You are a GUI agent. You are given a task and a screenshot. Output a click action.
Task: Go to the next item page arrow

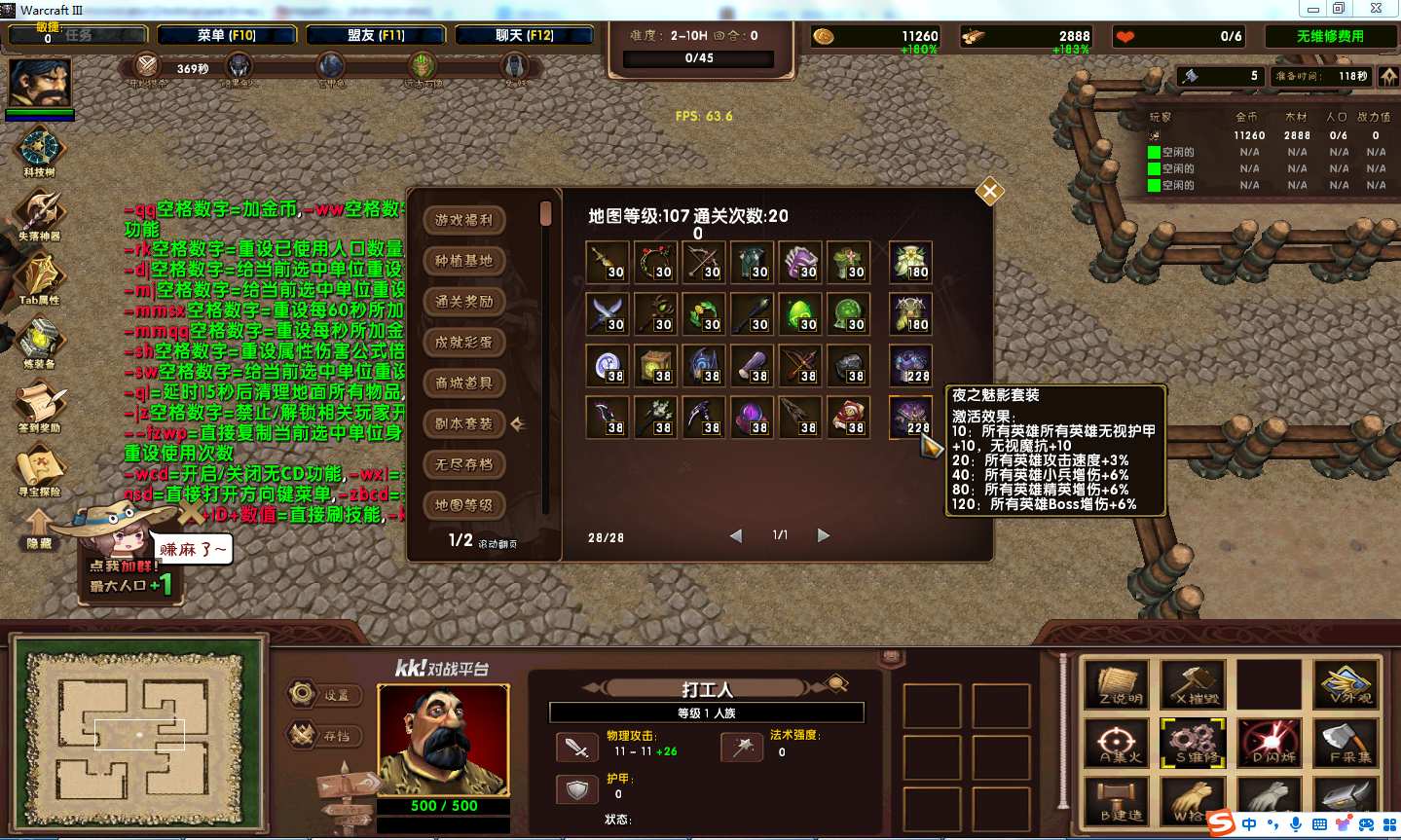pyautogui.click(x=824, y=535)
